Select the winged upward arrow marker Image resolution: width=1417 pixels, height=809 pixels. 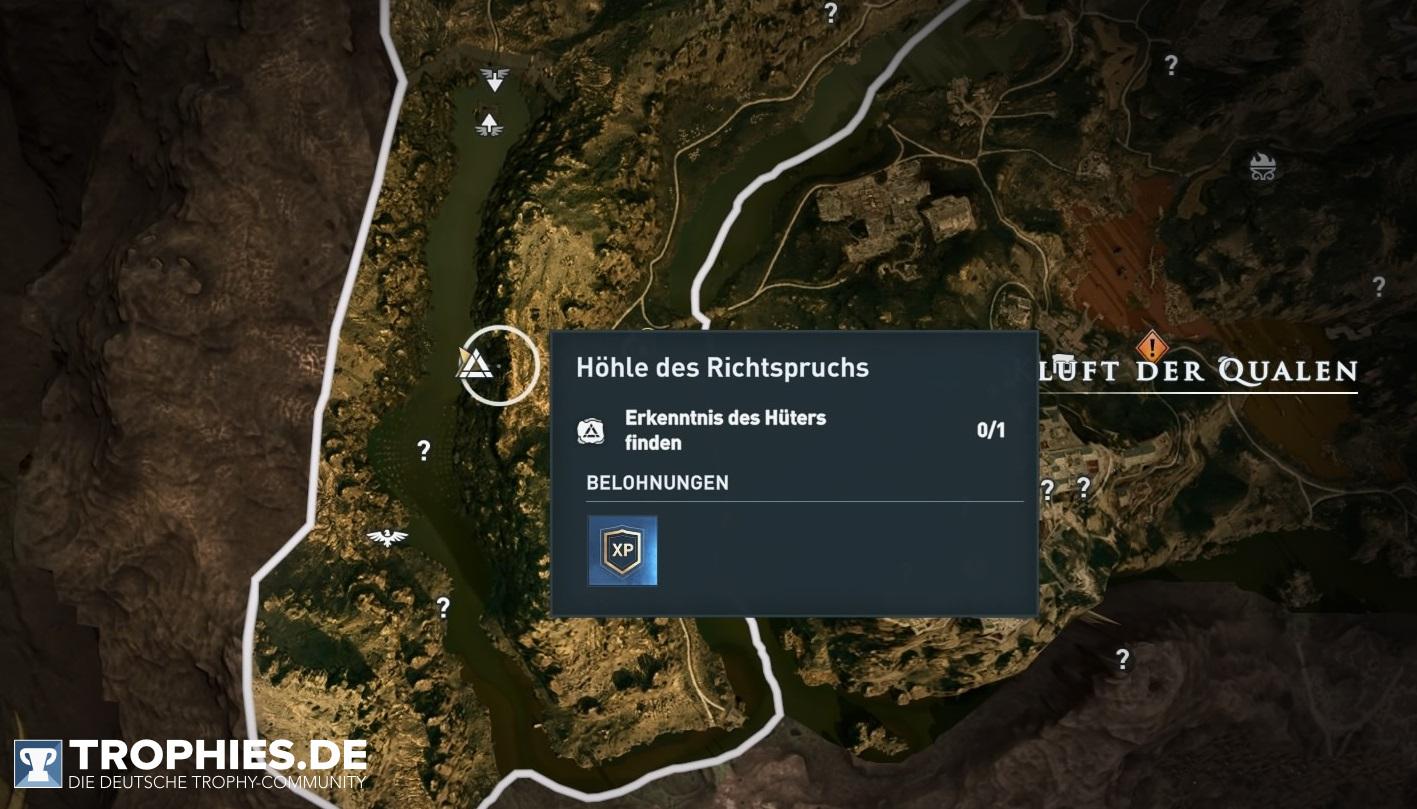489,124
